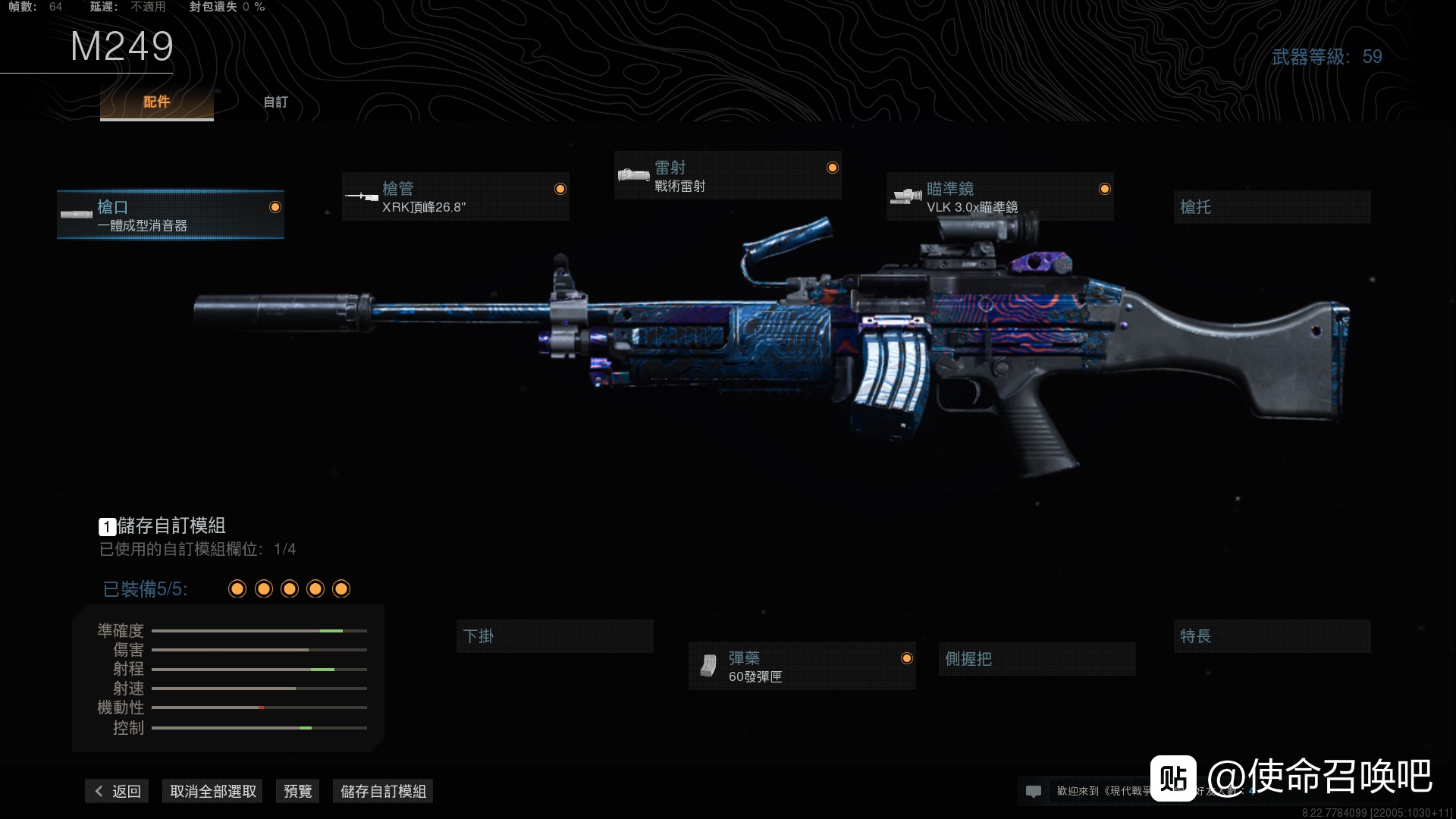The height and width of the screenshot is (819, 1456).
Task: Click 取消全部選取 to deselect all attachments
Action: (x=212, y=792)
